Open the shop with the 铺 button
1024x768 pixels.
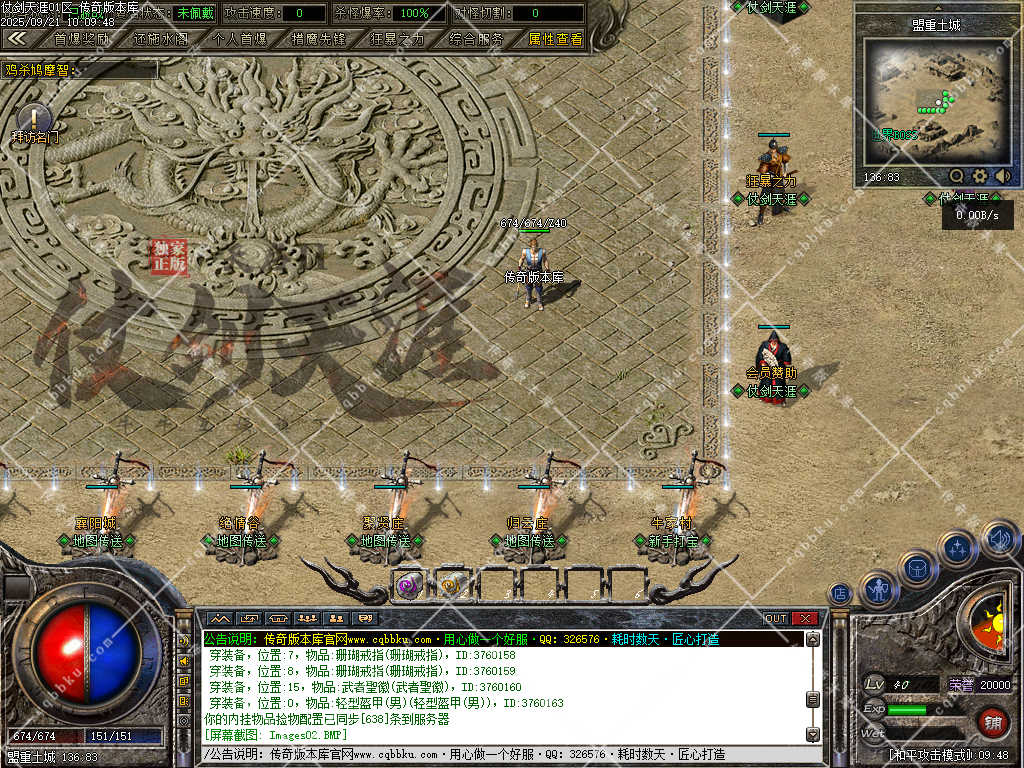click(992, 721)
